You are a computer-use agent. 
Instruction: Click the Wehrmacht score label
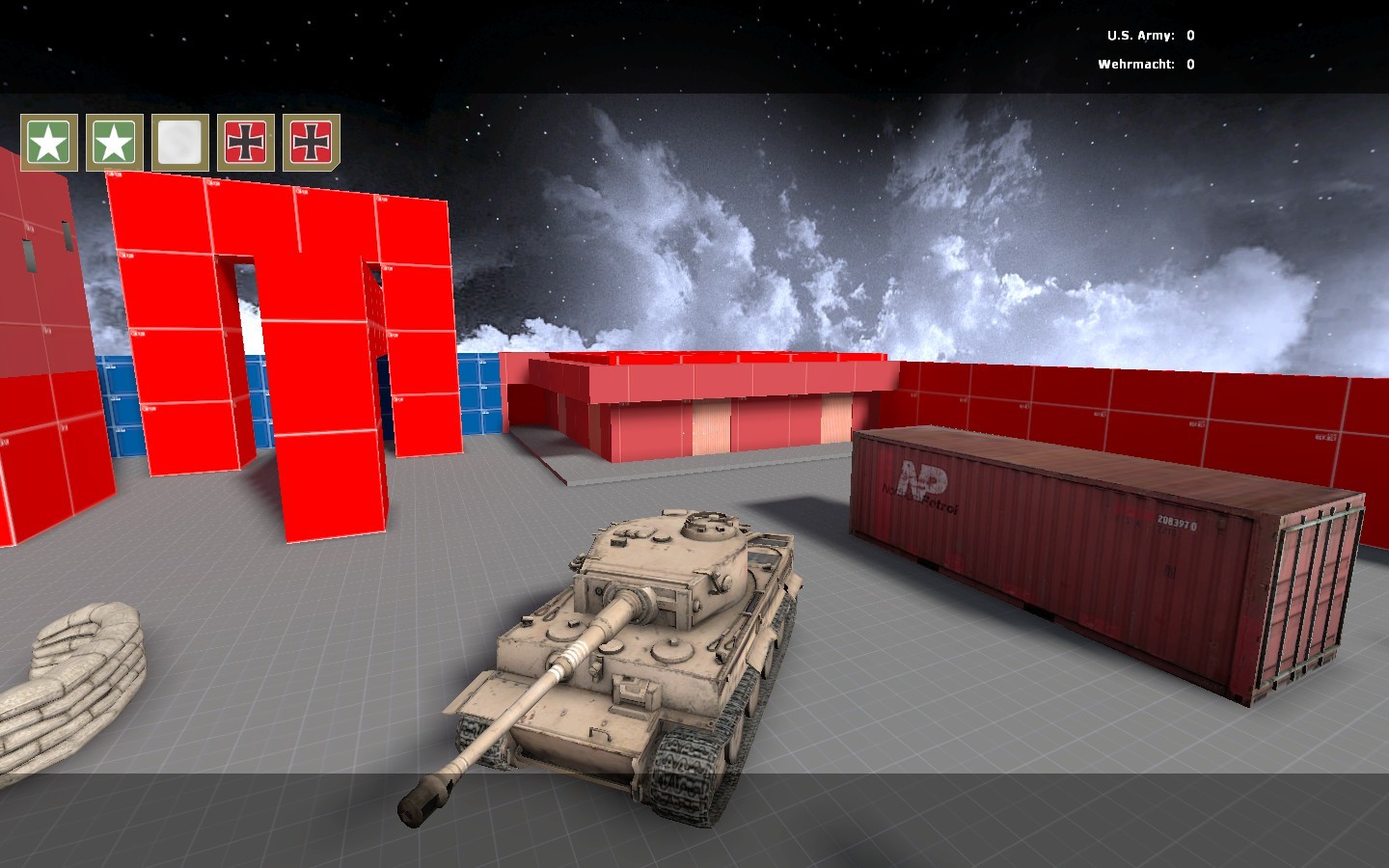tap(1136, 65)
